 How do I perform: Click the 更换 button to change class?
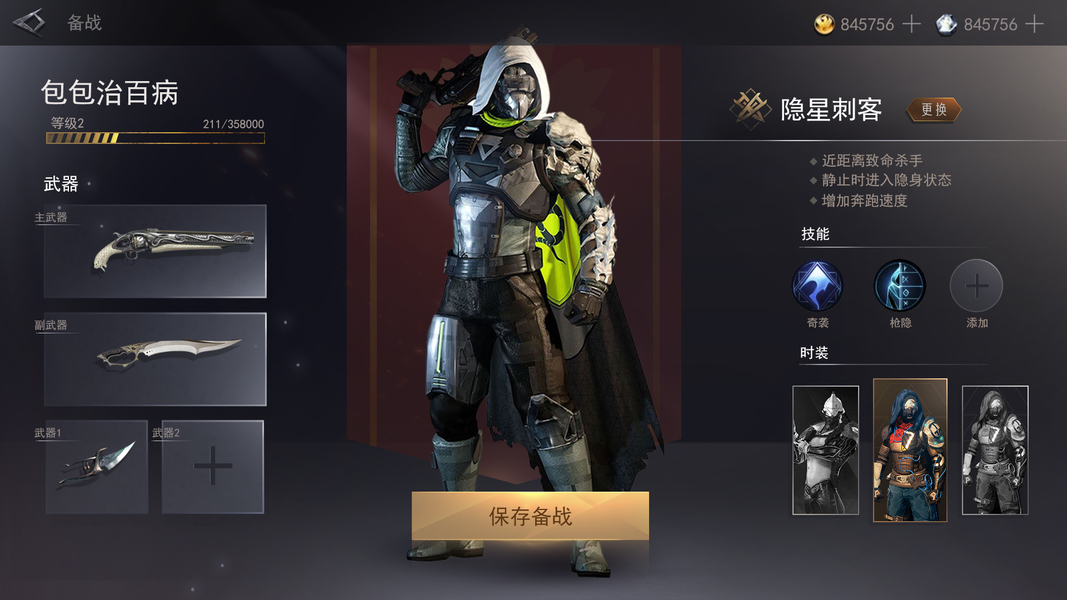933,110
